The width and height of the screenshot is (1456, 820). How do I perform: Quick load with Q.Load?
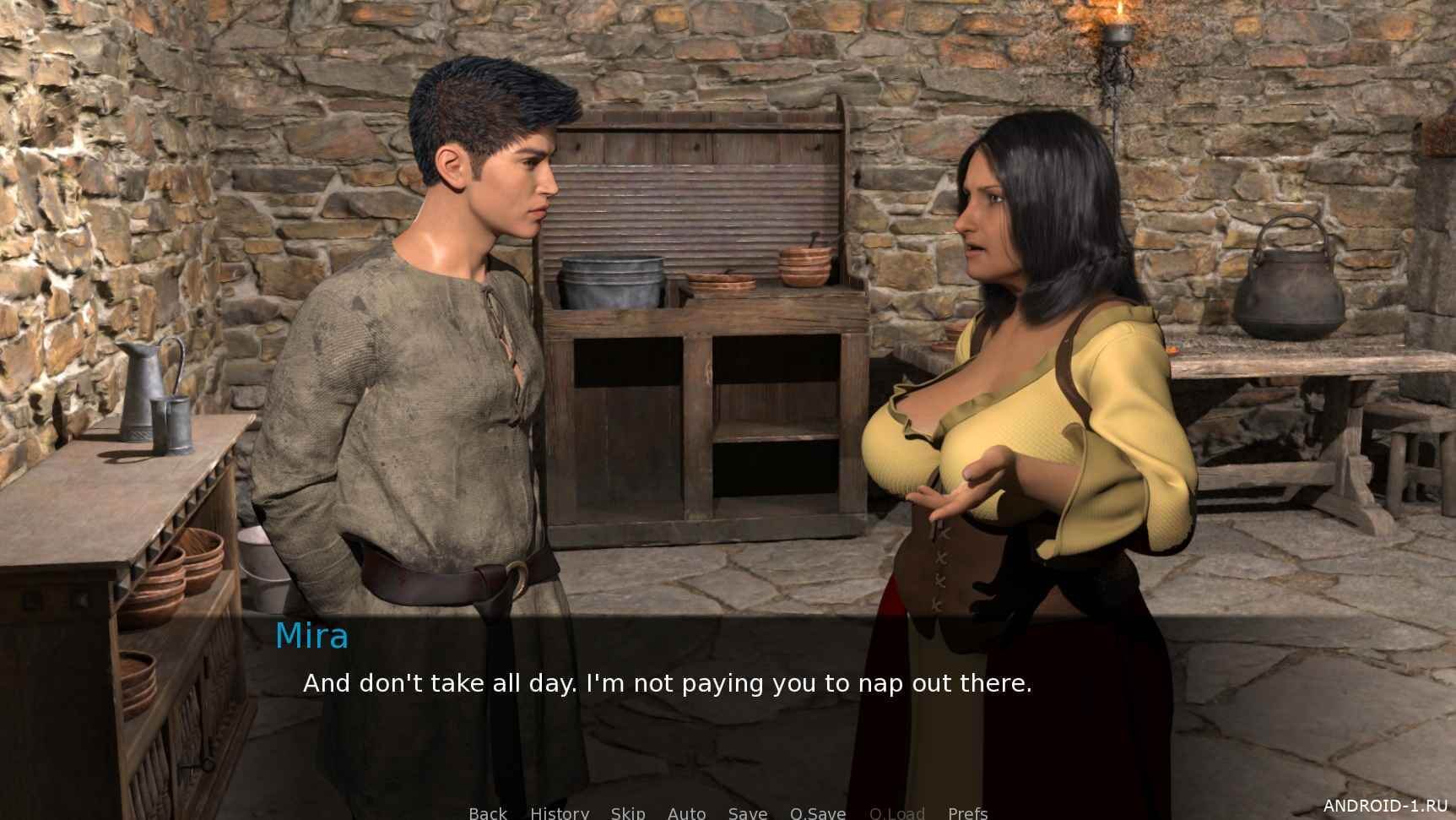point(896,812)
